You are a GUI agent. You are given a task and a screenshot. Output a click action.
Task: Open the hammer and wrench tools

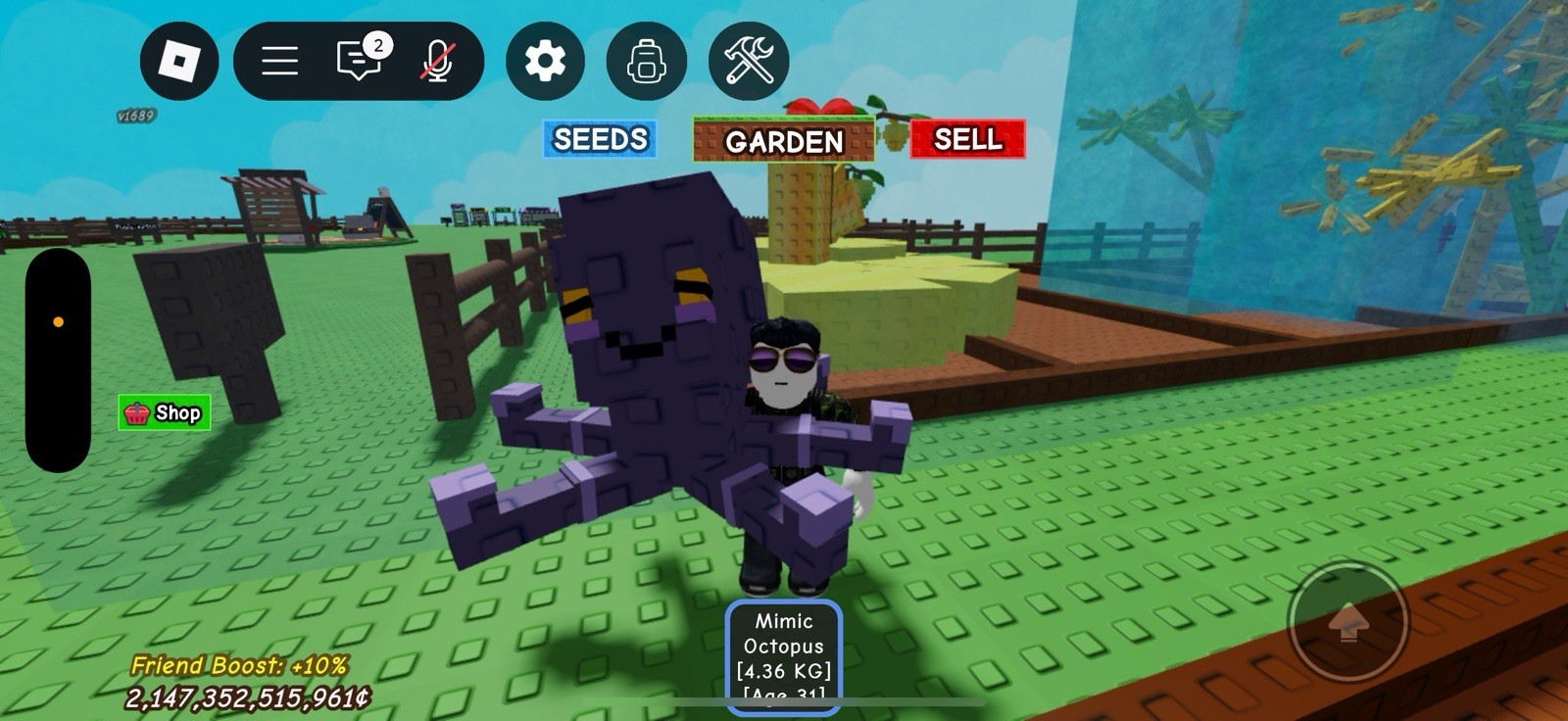[x=749, y=61]
